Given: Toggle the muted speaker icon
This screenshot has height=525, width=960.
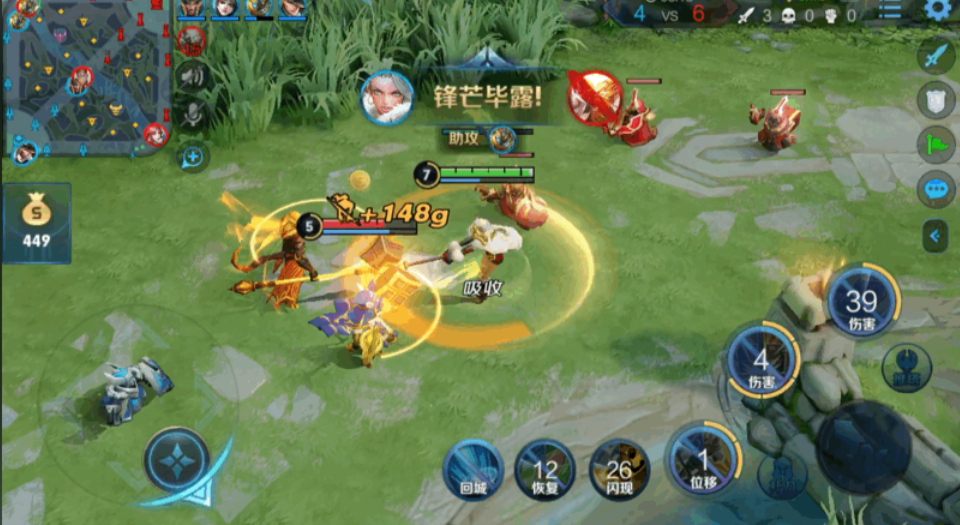Looking at the screenshot, I should coord(191,76).
